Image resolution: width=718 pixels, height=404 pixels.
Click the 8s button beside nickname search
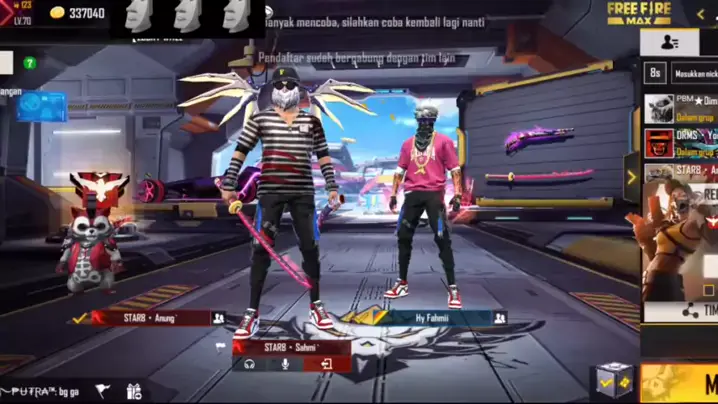pos(655,73)
